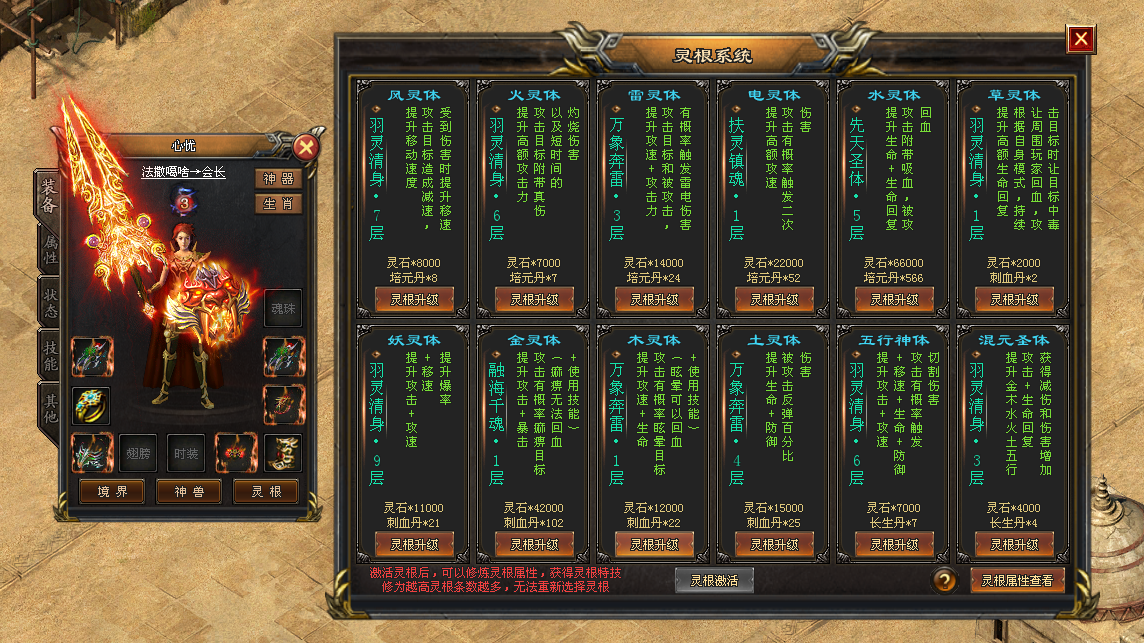Open the 境界 menu
The height and width of the screenshot is (643, 1144).
coord(111,492)
